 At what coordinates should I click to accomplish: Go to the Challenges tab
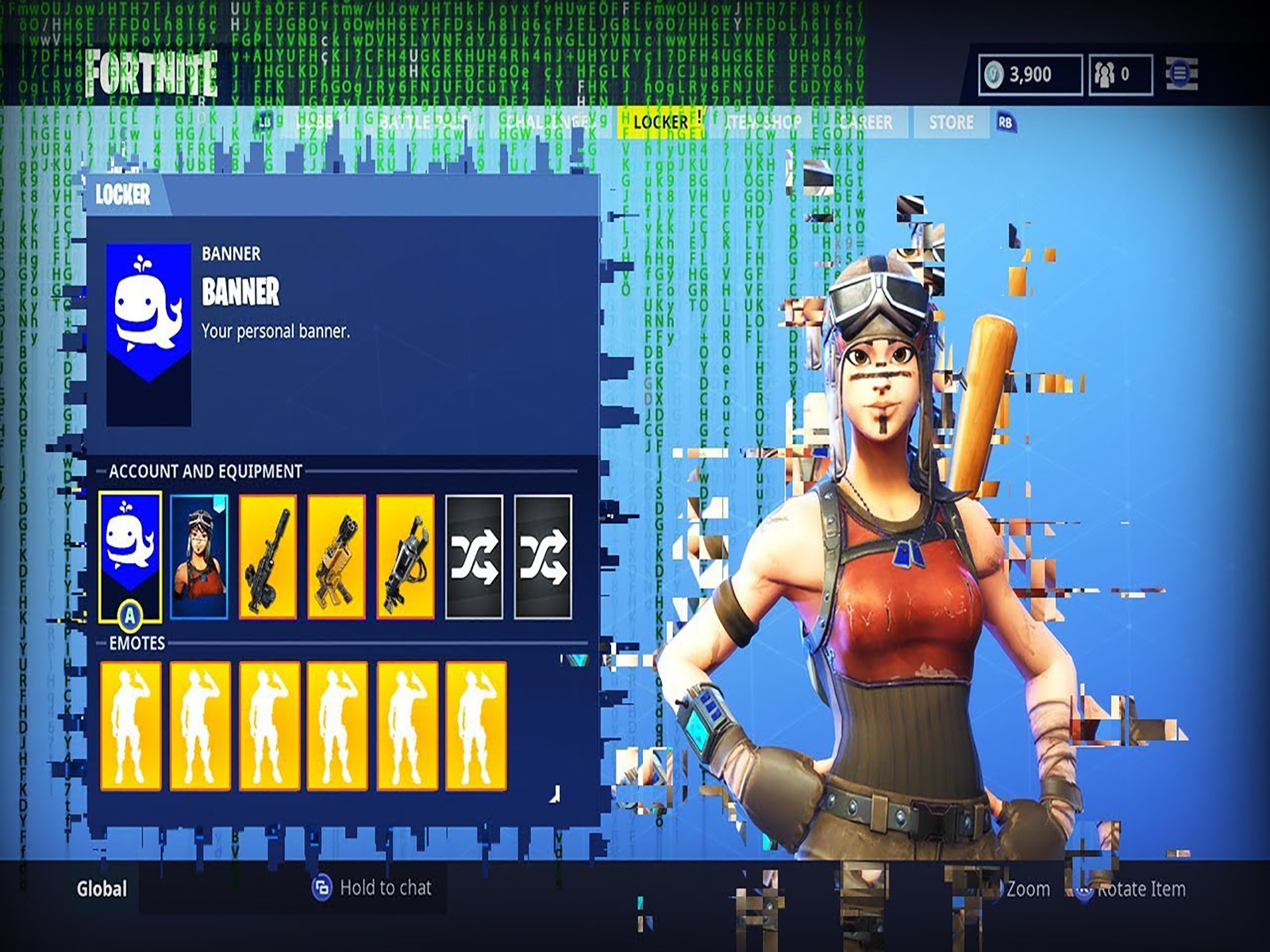click(x=548, y=123)
